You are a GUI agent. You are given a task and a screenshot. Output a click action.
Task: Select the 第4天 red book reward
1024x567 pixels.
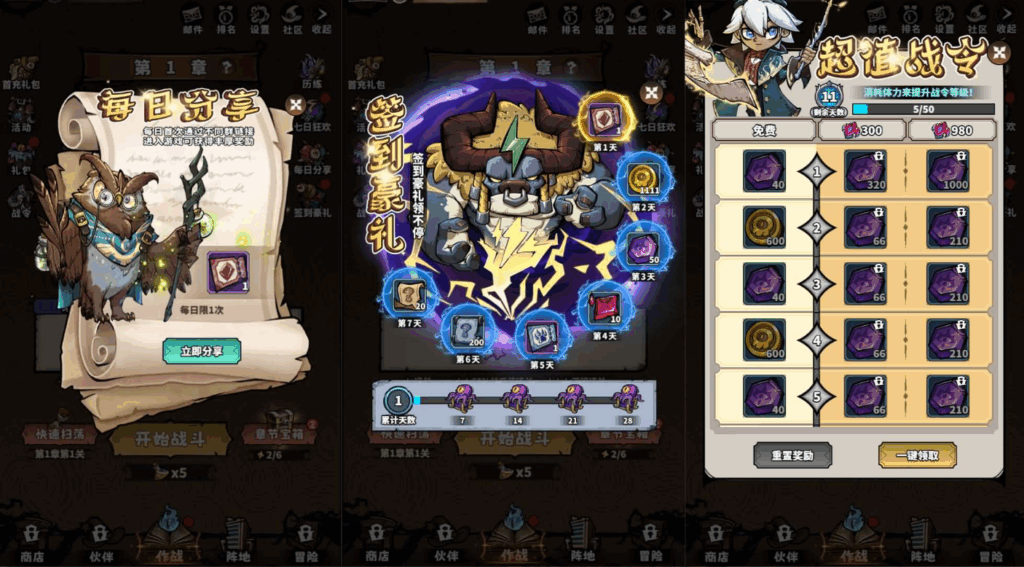(x=604, y=304)
